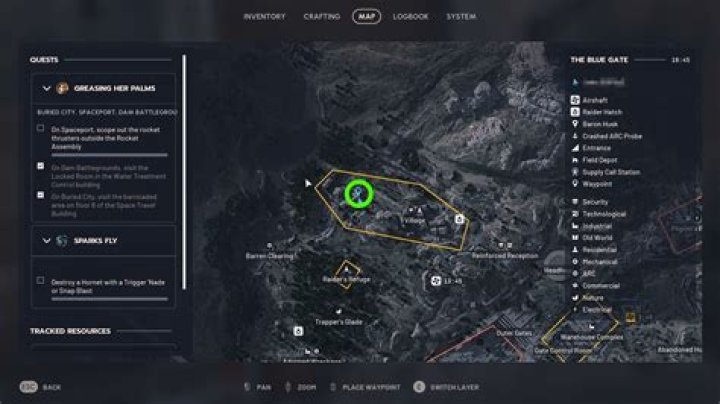Open the Logbook tab
This screenshot has height=404, width=720.
pyautogui.click(x=411, y=16)
